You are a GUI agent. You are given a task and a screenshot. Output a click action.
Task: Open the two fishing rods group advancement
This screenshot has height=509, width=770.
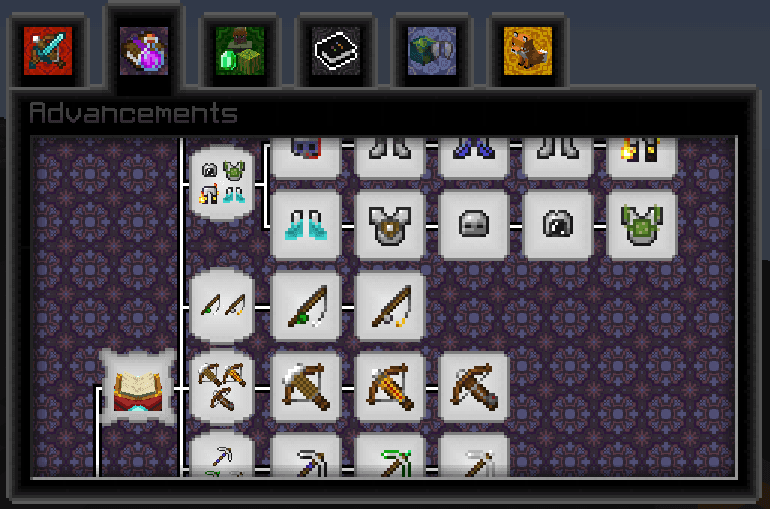221,305
